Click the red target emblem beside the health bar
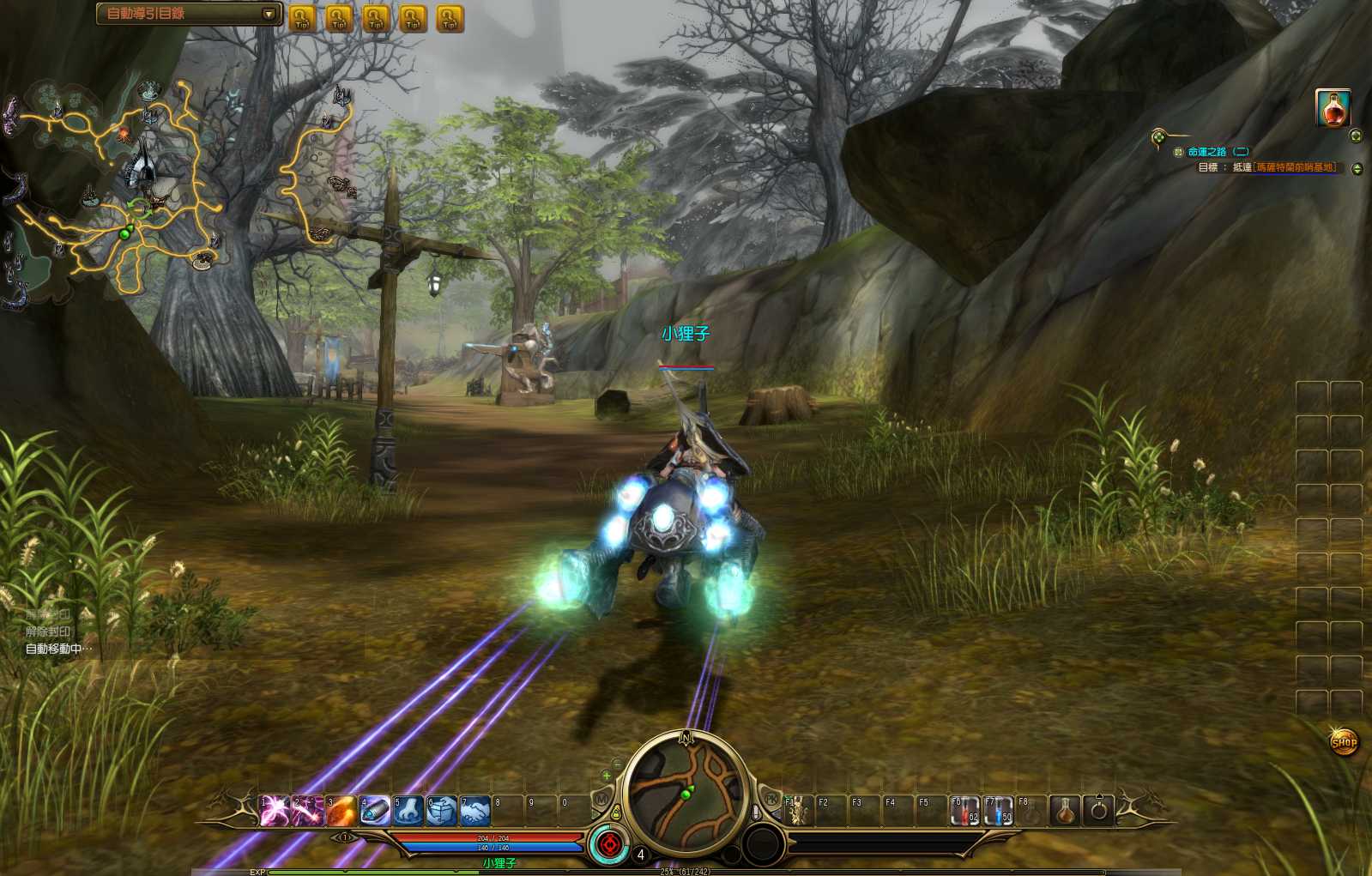 609,844
